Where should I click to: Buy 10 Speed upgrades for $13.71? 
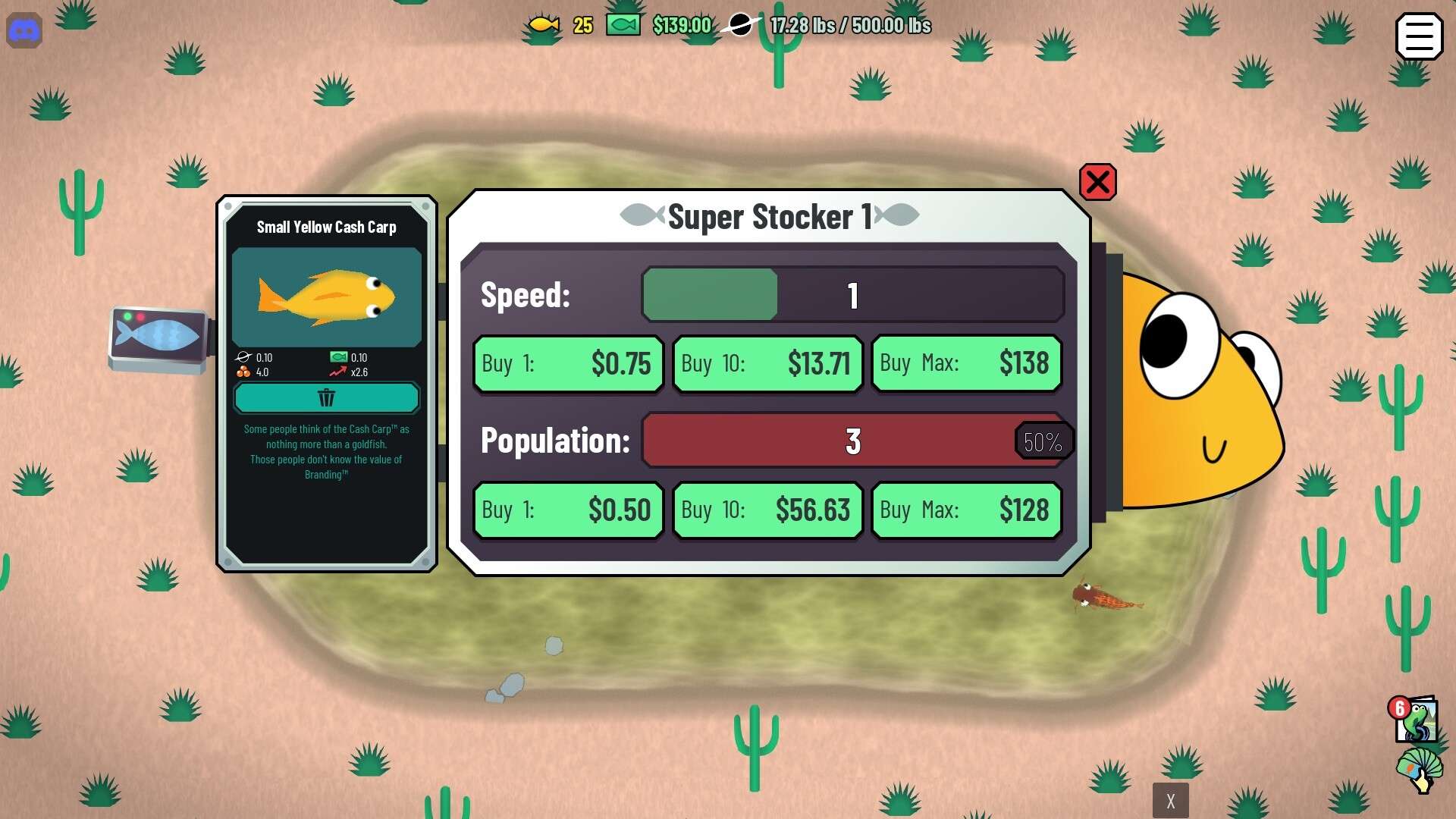pos(767,364)
